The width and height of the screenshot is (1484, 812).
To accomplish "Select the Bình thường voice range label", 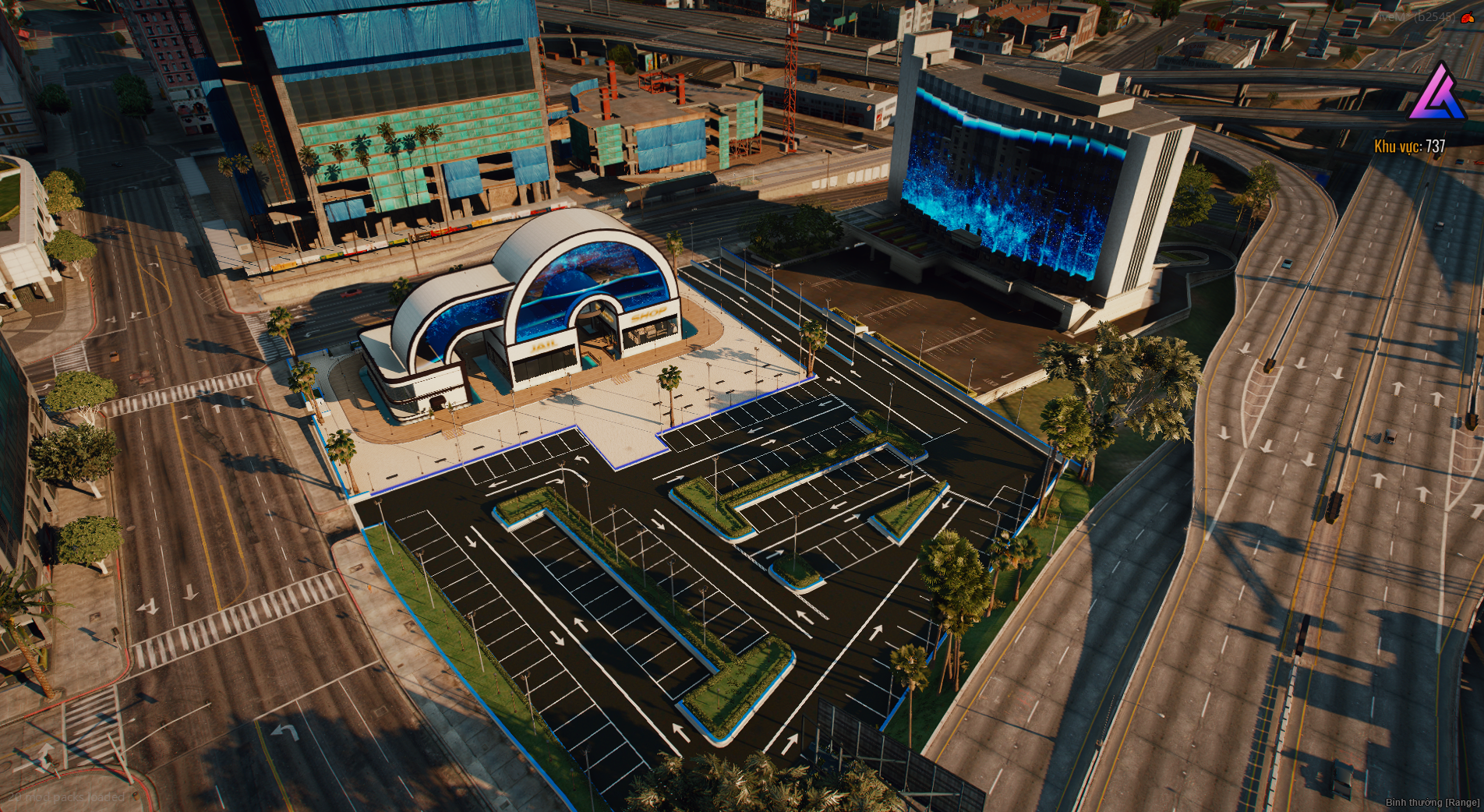I will pyautogui.click(x=1432, y=802).
